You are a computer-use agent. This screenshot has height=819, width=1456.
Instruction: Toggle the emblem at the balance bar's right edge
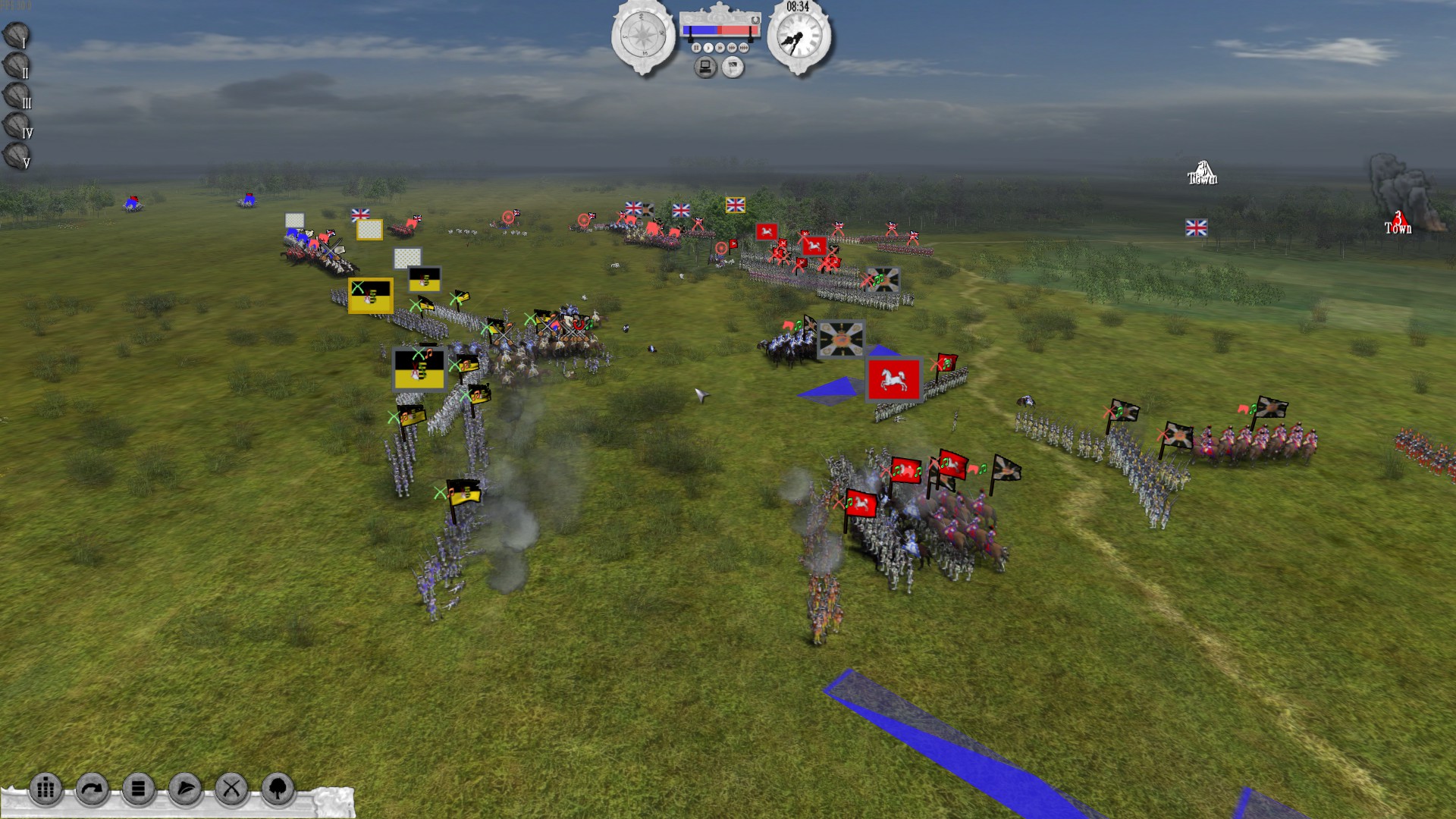pos(755,20)
